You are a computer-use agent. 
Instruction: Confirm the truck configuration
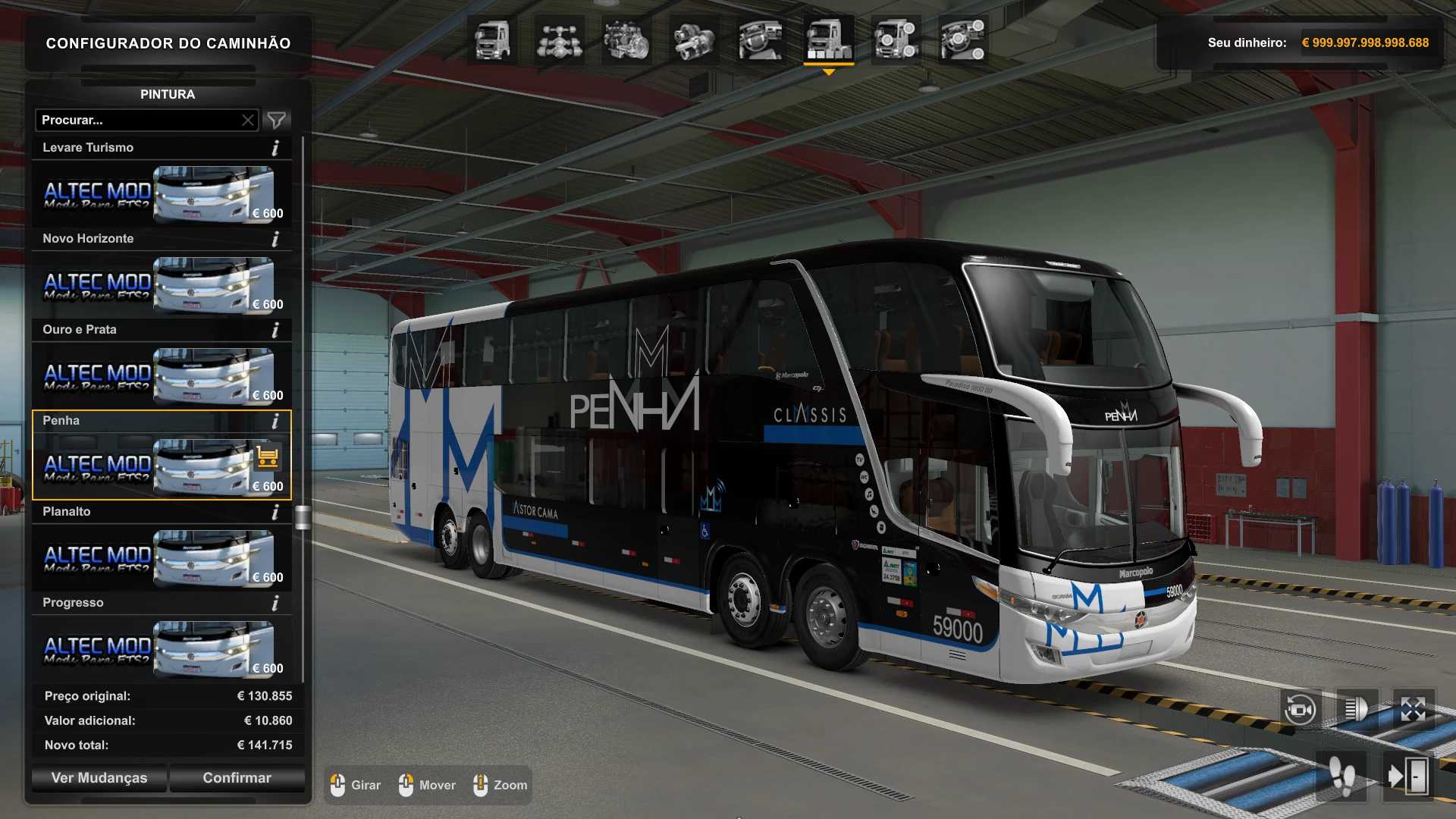point(237,778)
